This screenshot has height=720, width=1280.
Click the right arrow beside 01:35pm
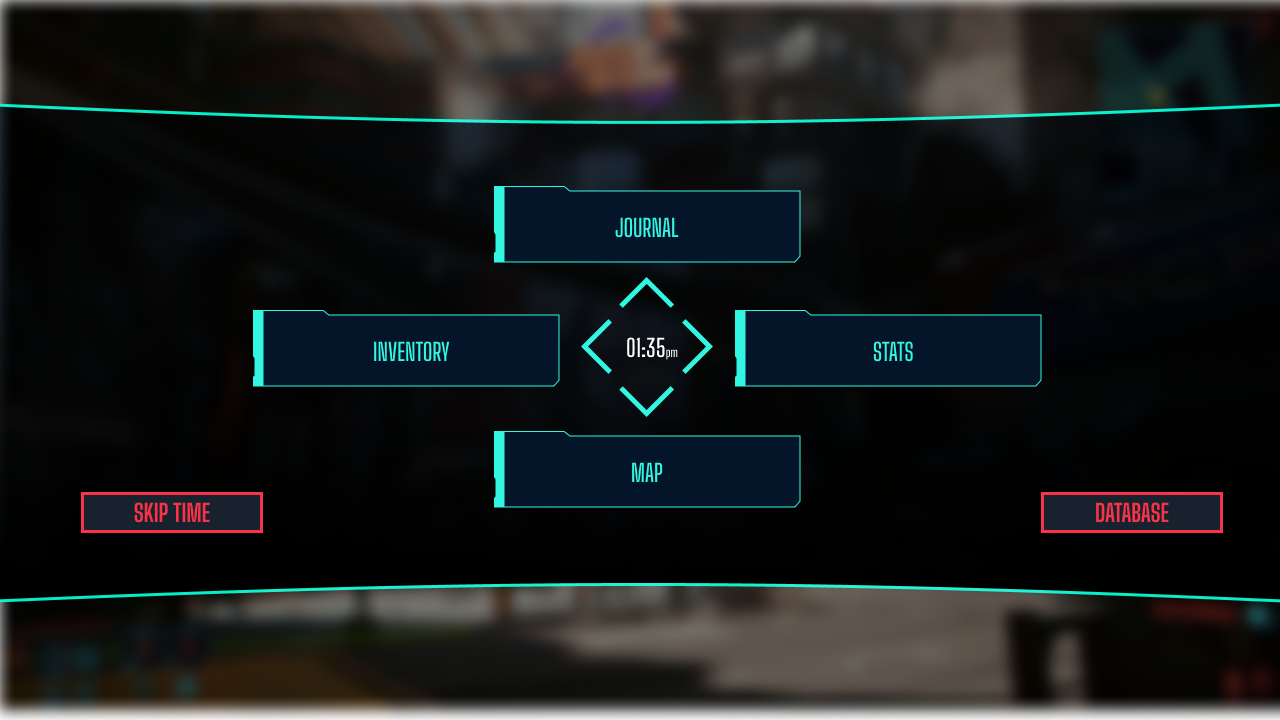700,345
